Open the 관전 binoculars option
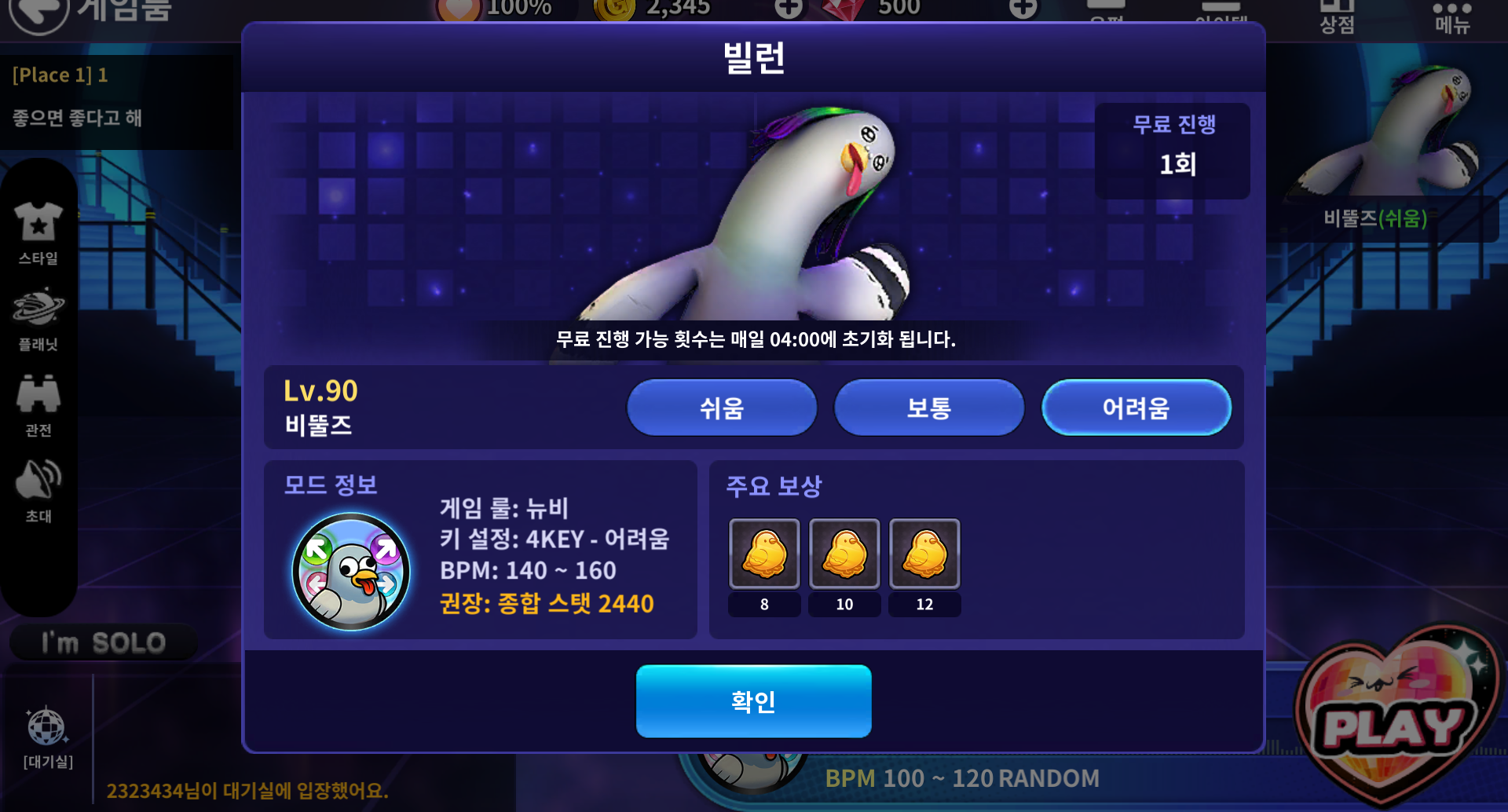 tap(38, 404)
